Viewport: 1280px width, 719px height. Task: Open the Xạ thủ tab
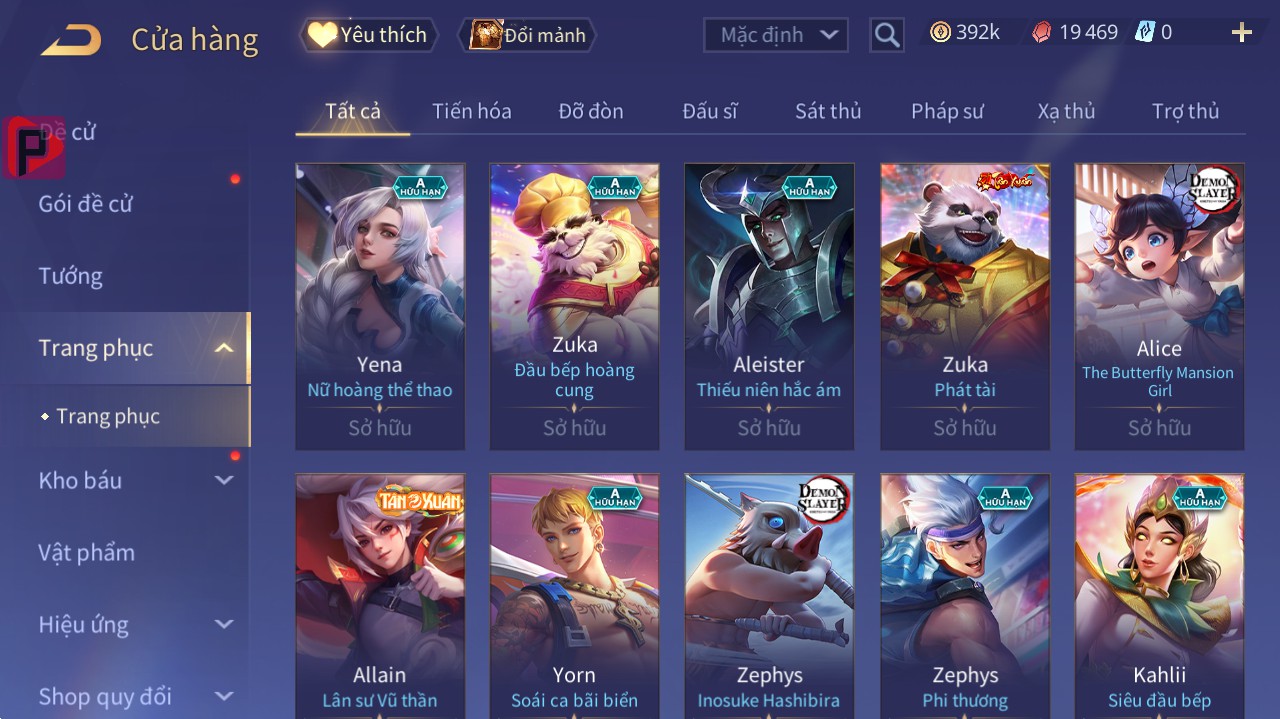point(1066,111)
